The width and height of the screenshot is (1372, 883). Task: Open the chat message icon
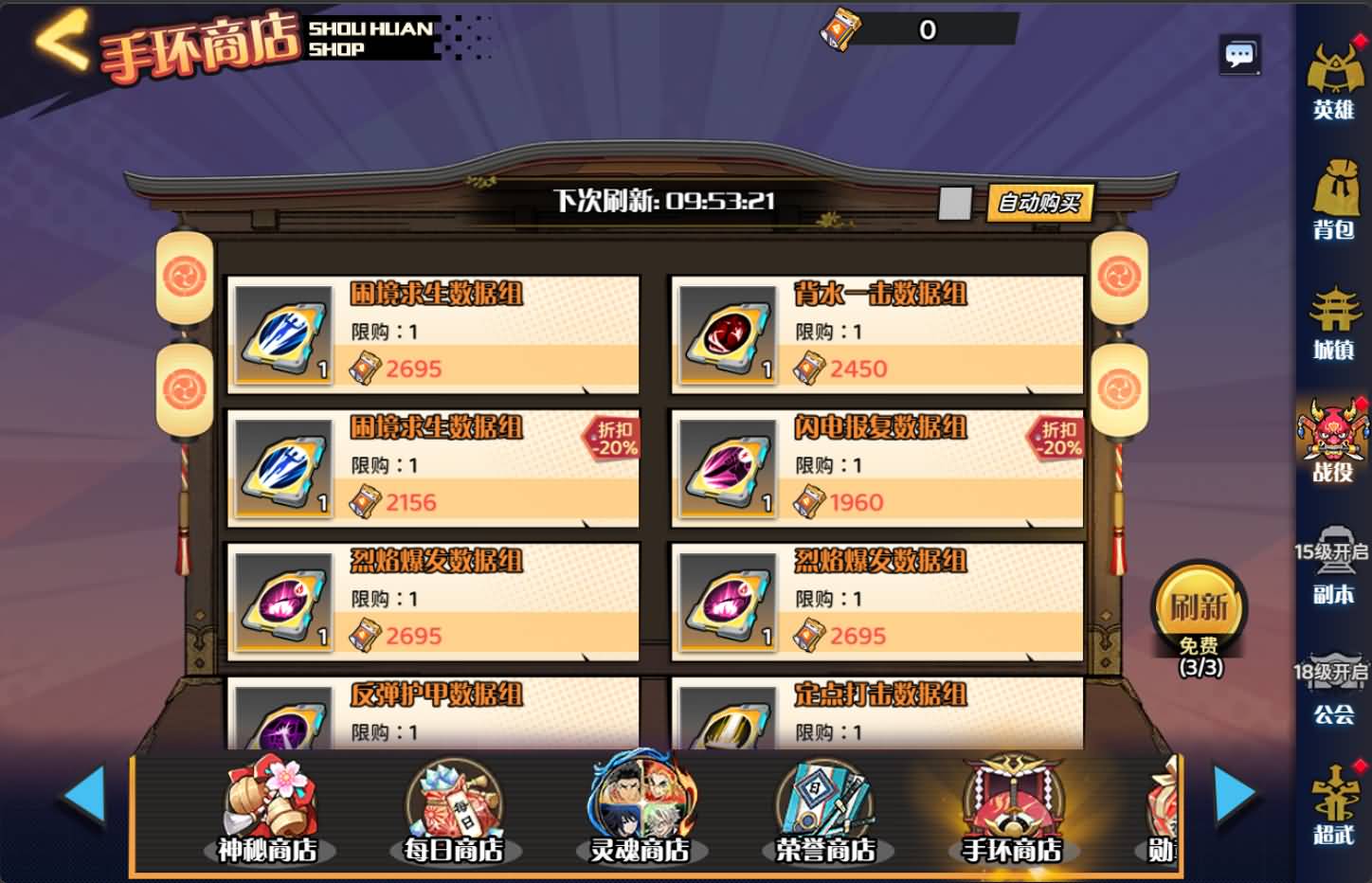(x=1238, y=54)
